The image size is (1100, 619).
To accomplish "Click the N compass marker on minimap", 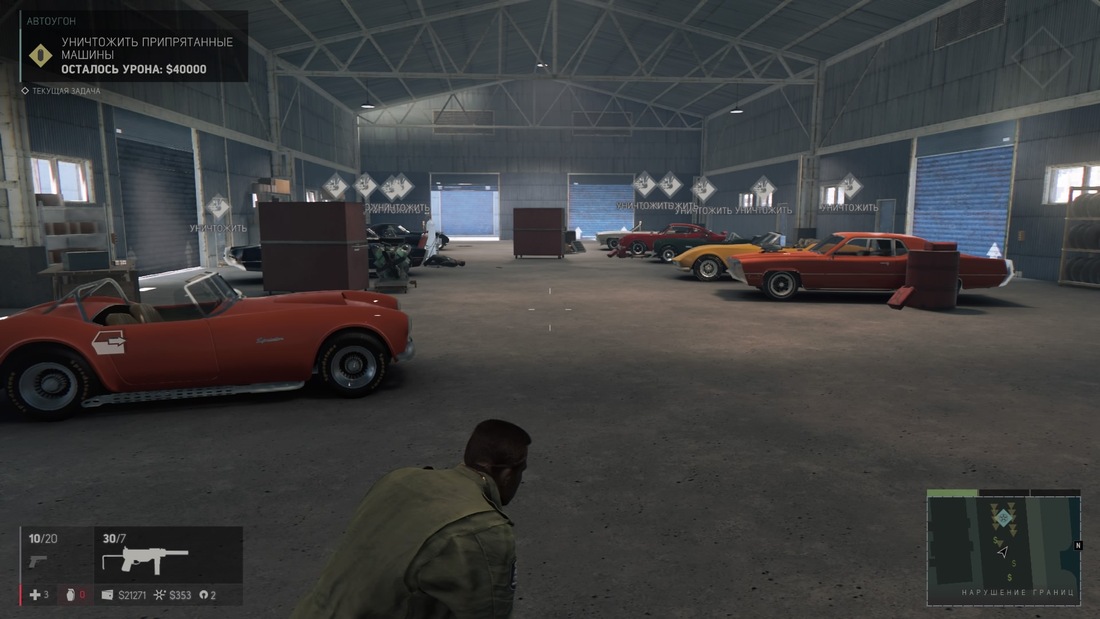I will 1078,545.
